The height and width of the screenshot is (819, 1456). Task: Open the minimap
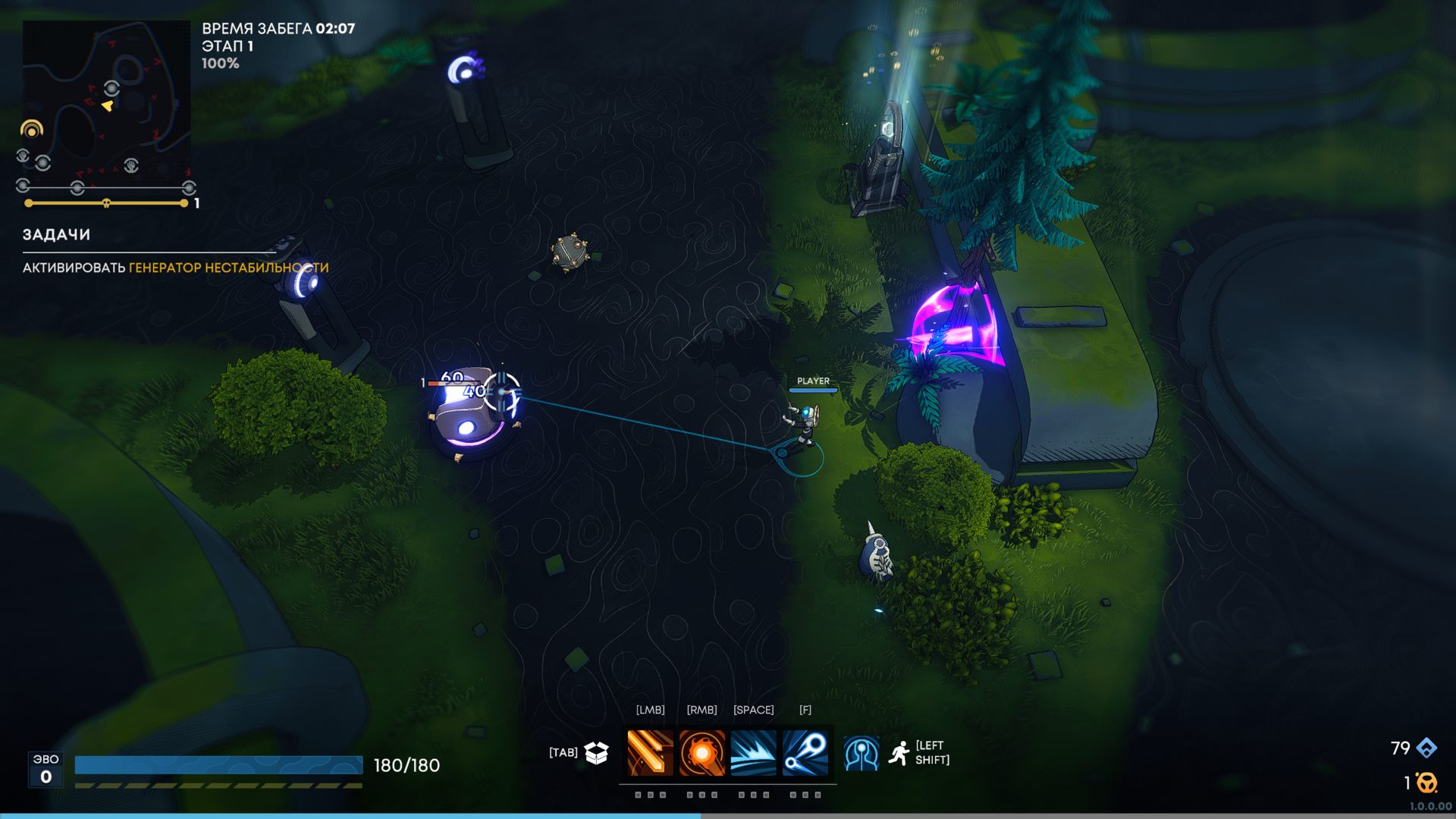tap(106, 99)
